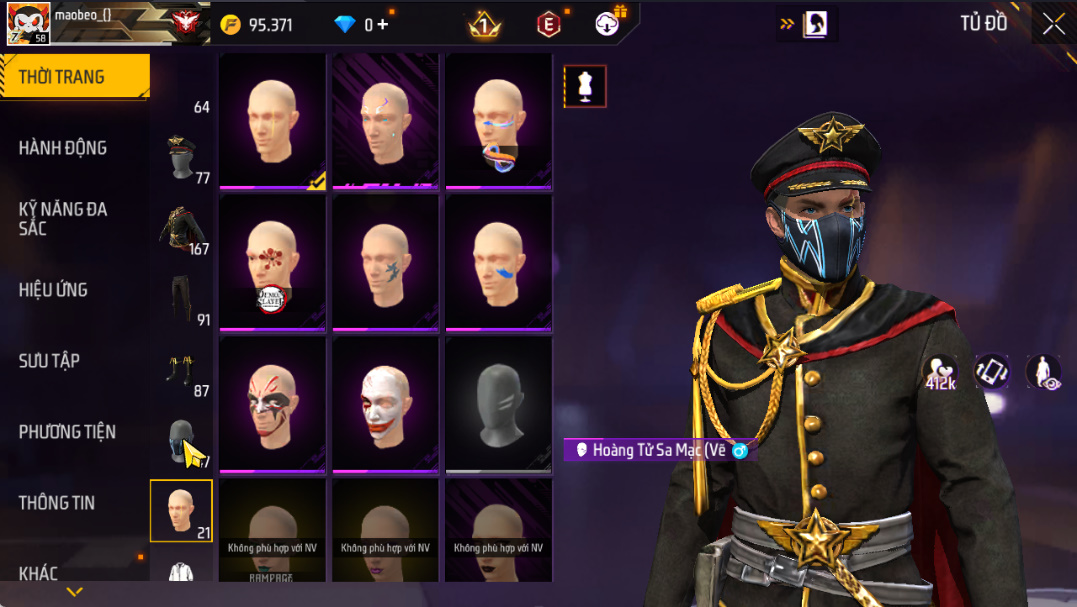Click the eye icon to hide interface

click(1043, 372)
